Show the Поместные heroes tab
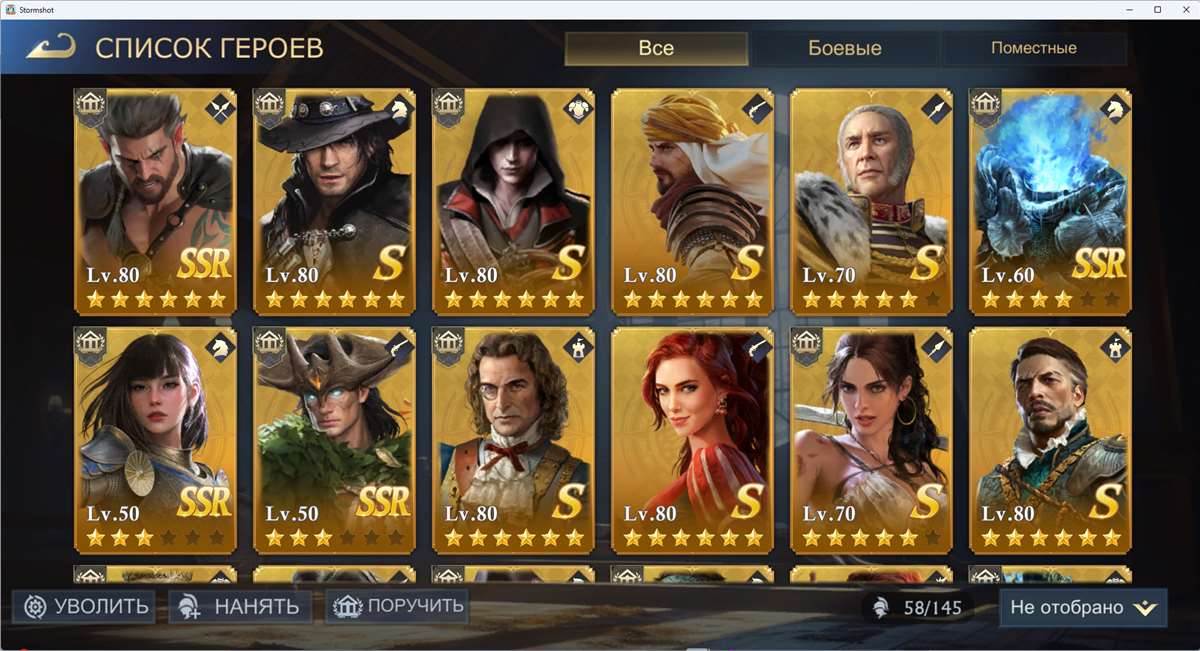 [x=1033, y=48]
